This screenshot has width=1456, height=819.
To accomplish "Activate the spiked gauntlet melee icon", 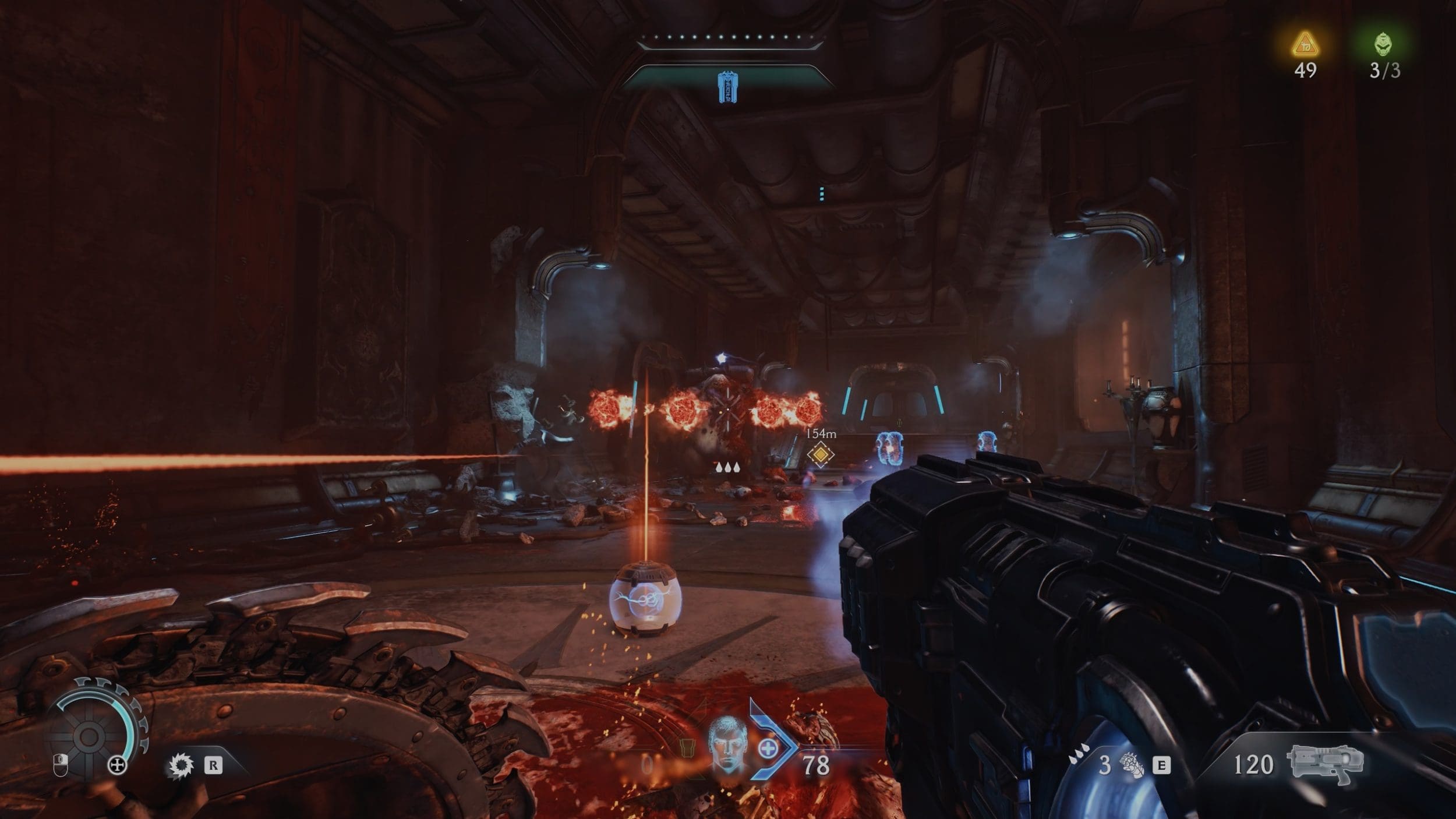I will (1131, 765).
